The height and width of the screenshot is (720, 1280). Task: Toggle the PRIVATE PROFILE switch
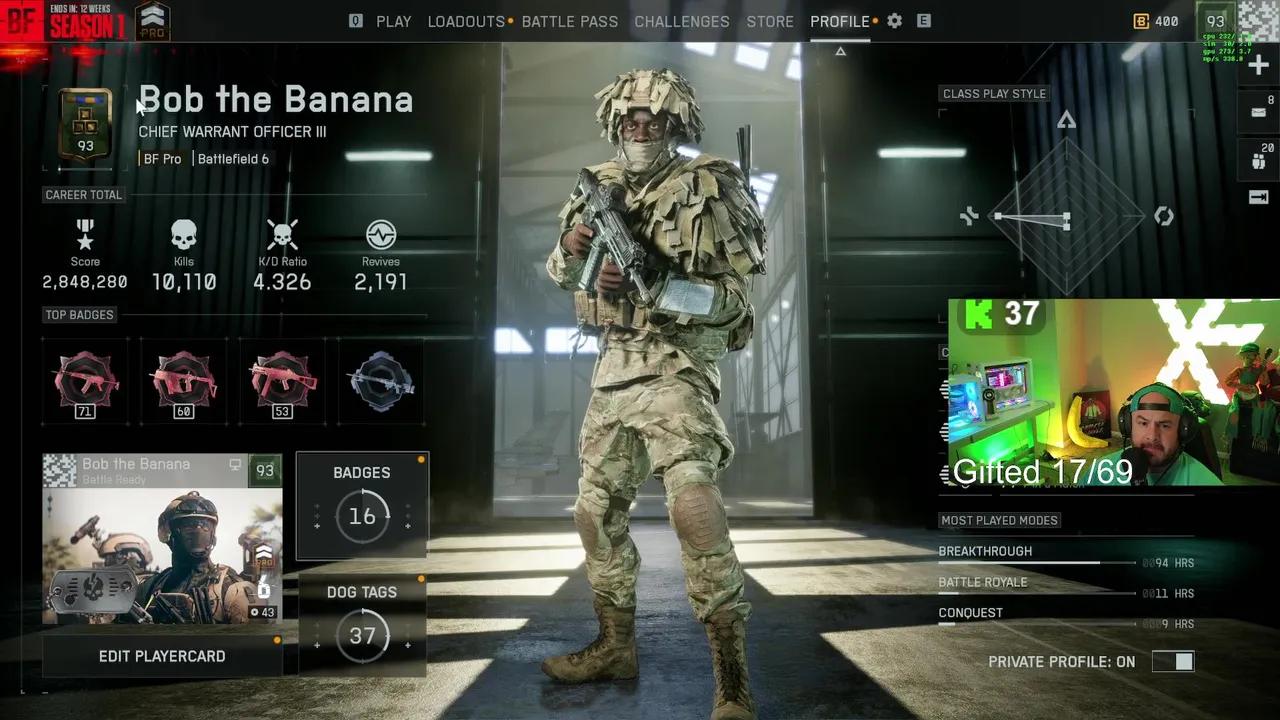(x=1172, y=661)
